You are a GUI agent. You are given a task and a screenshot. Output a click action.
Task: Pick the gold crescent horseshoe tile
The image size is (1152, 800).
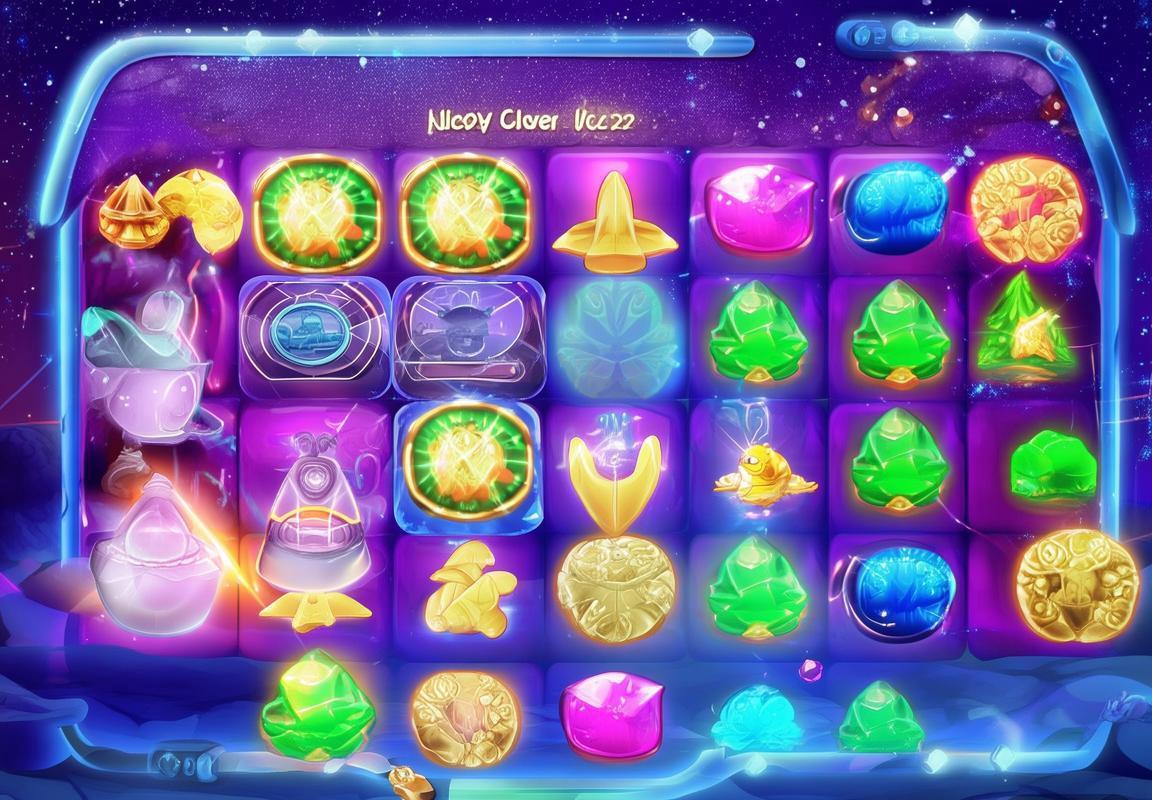604,472
